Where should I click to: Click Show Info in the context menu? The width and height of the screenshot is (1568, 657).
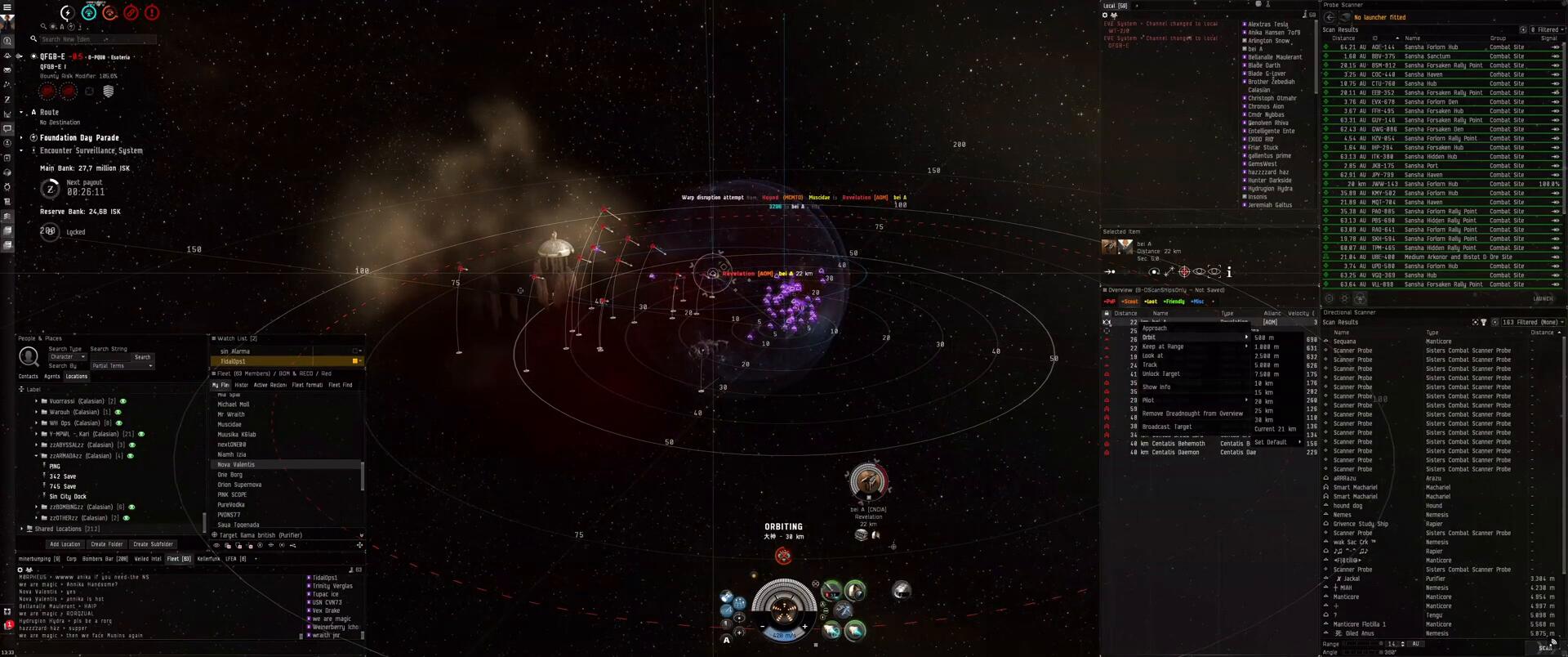coord(1156,387)
